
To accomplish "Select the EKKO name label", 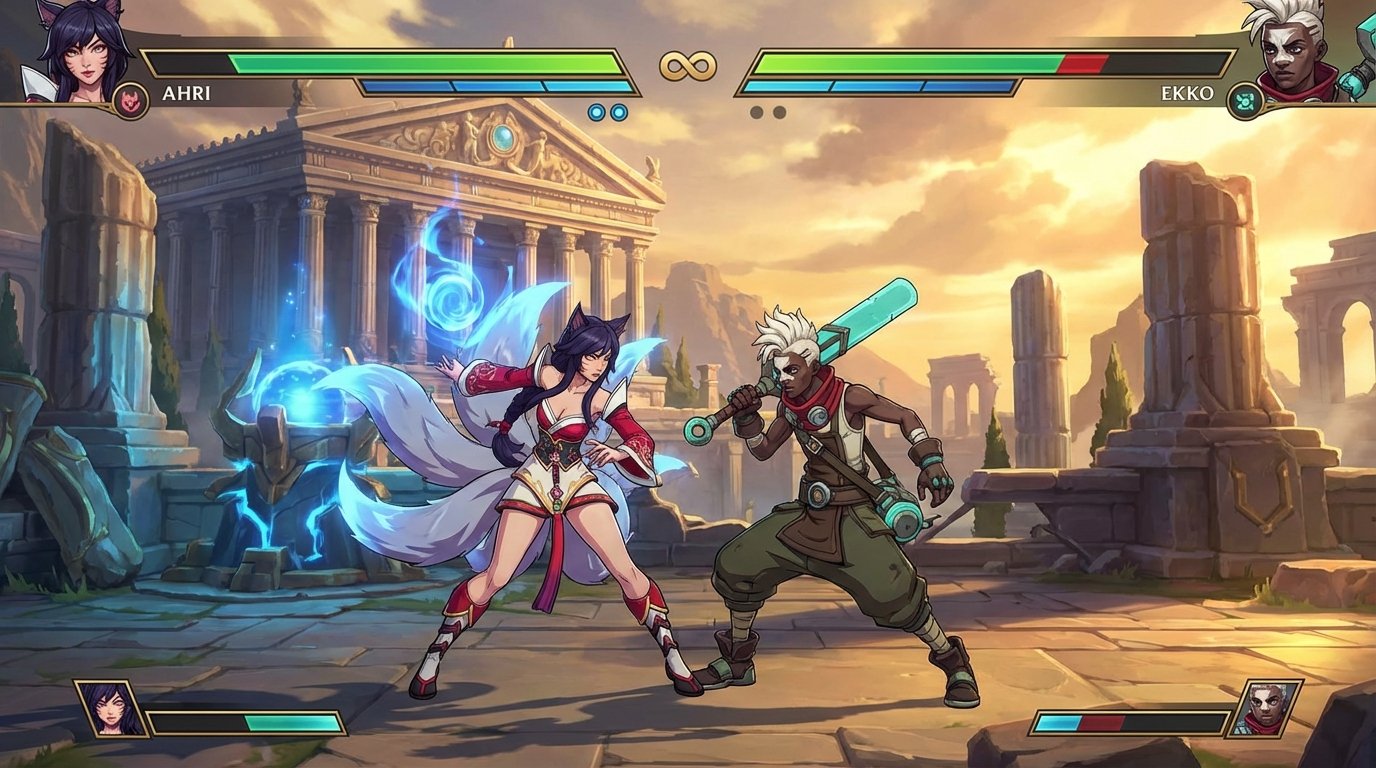I will [x=1187, y=94].
